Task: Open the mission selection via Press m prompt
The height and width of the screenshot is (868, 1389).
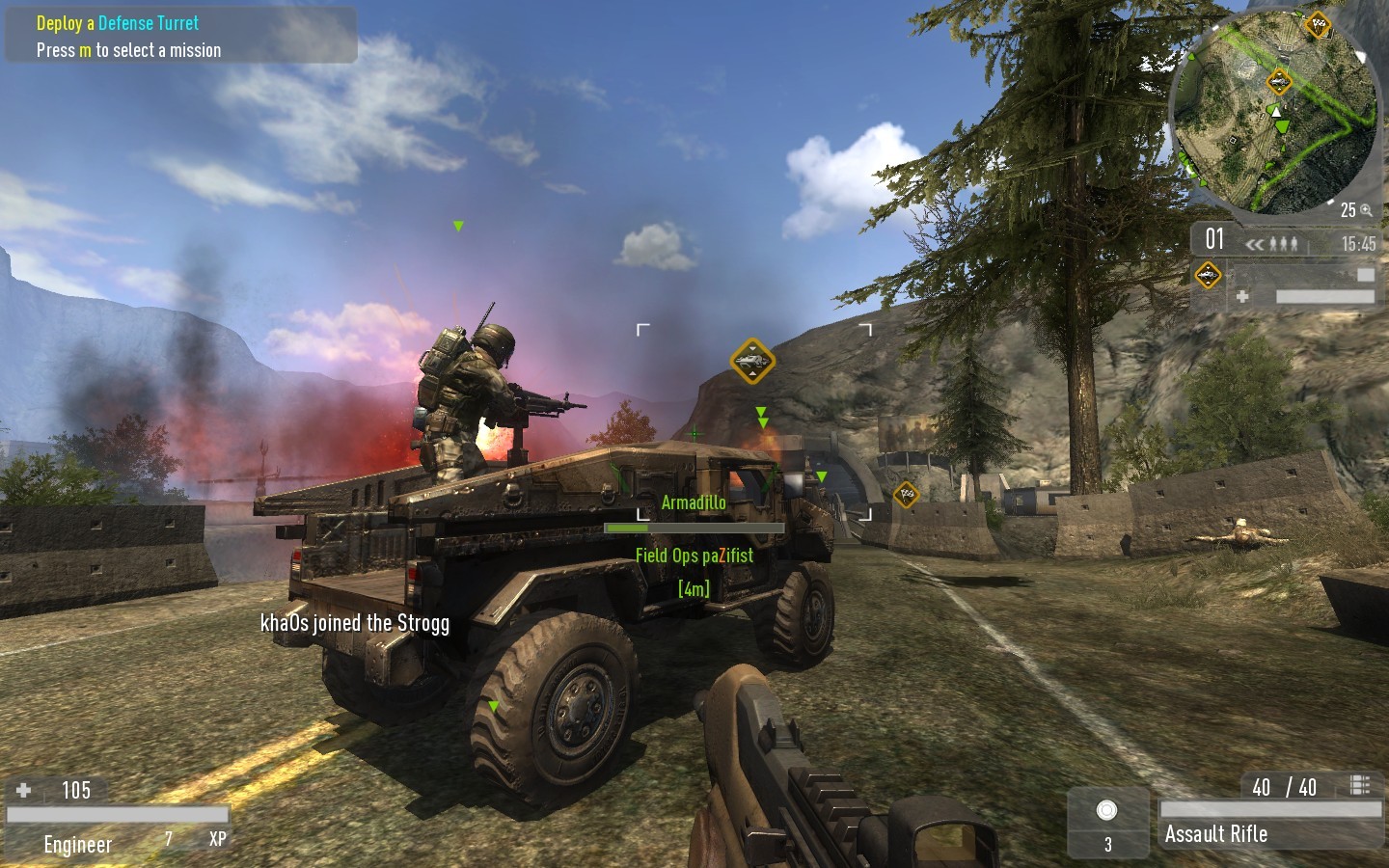Action: tap(128, 50)
